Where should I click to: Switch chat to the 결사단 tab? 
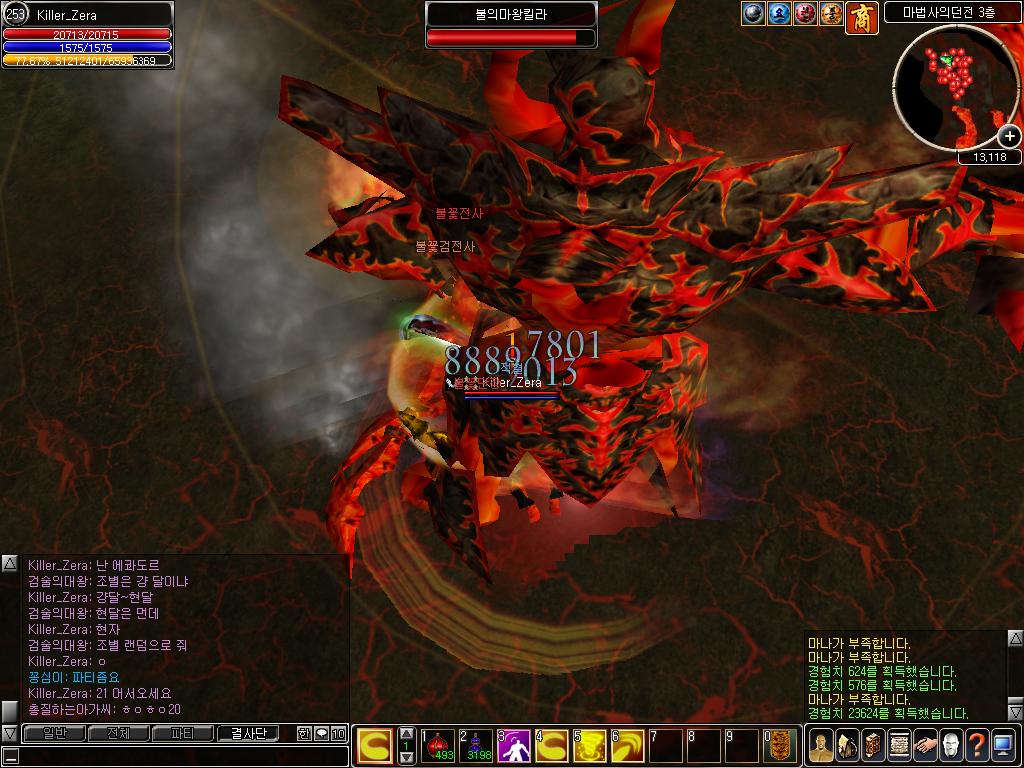click(x=248, y=734)
